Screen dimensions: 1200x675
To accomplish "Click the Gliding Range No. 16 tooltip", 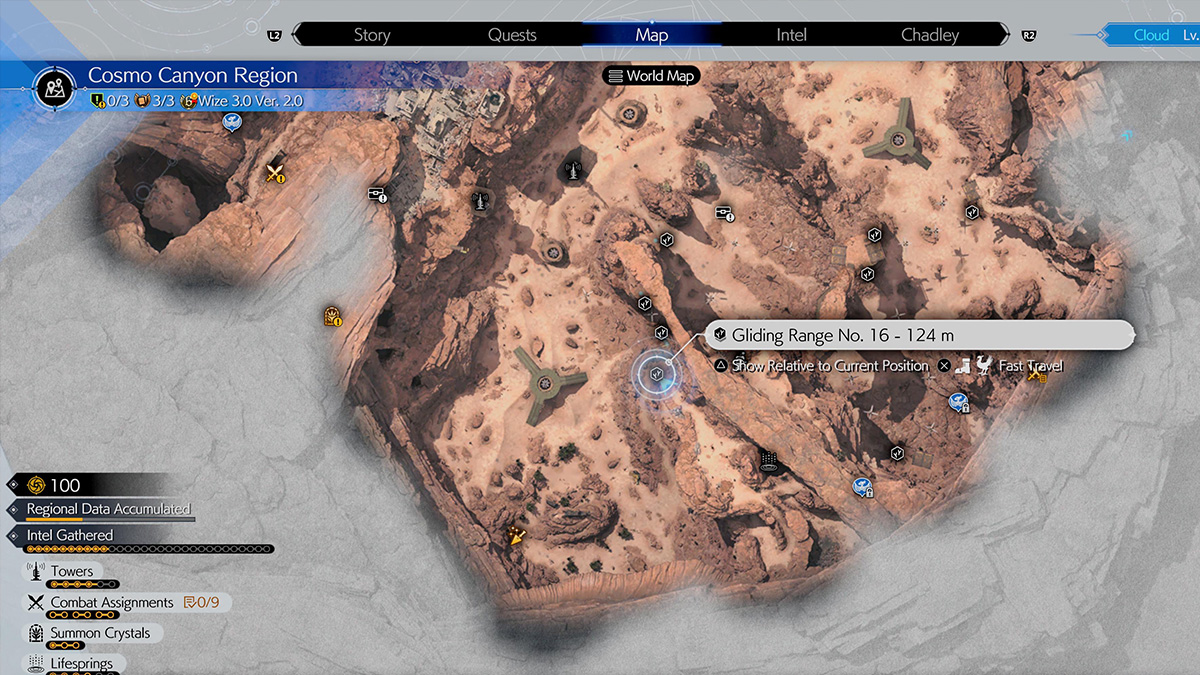I will [918, 335].
